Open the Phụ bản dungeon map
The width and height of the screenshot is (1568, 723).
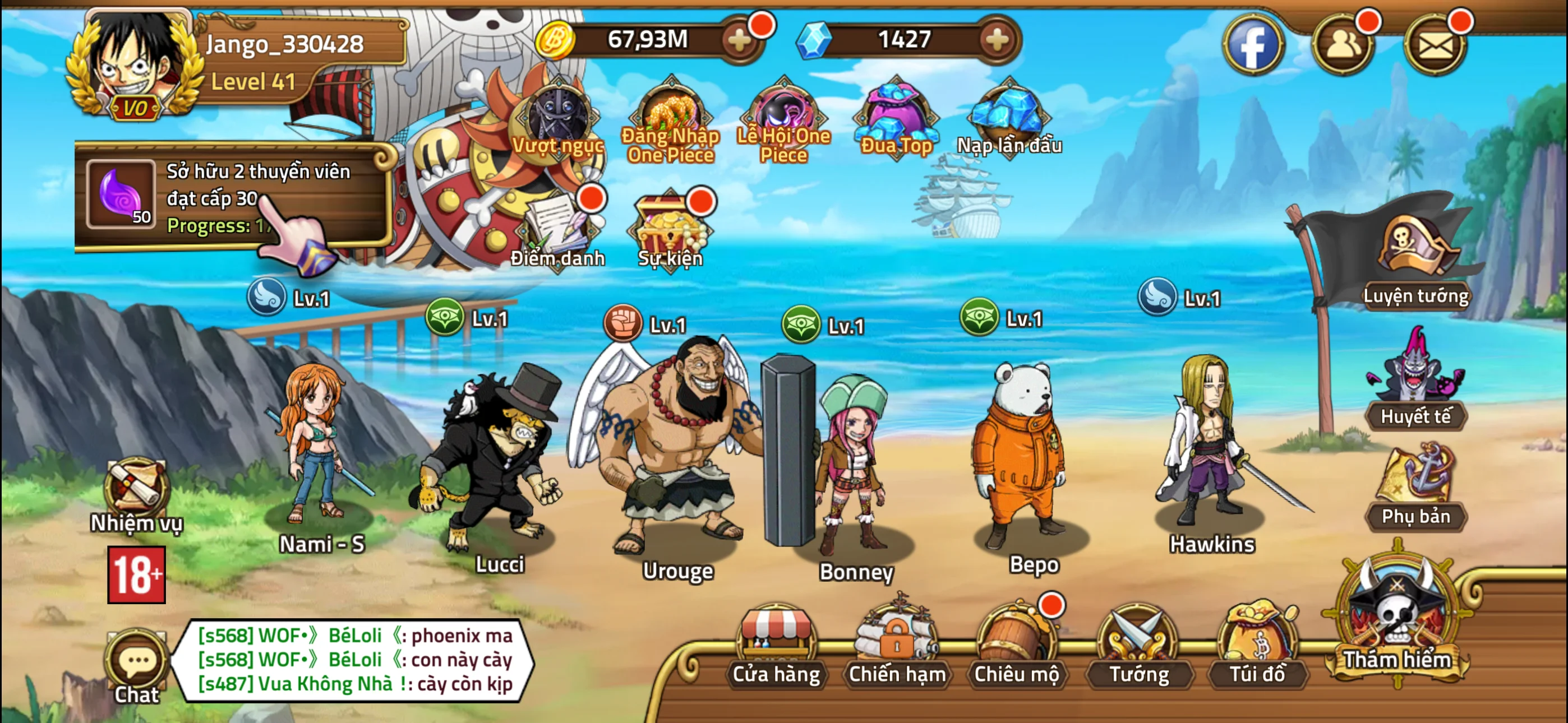point(1418,487)
